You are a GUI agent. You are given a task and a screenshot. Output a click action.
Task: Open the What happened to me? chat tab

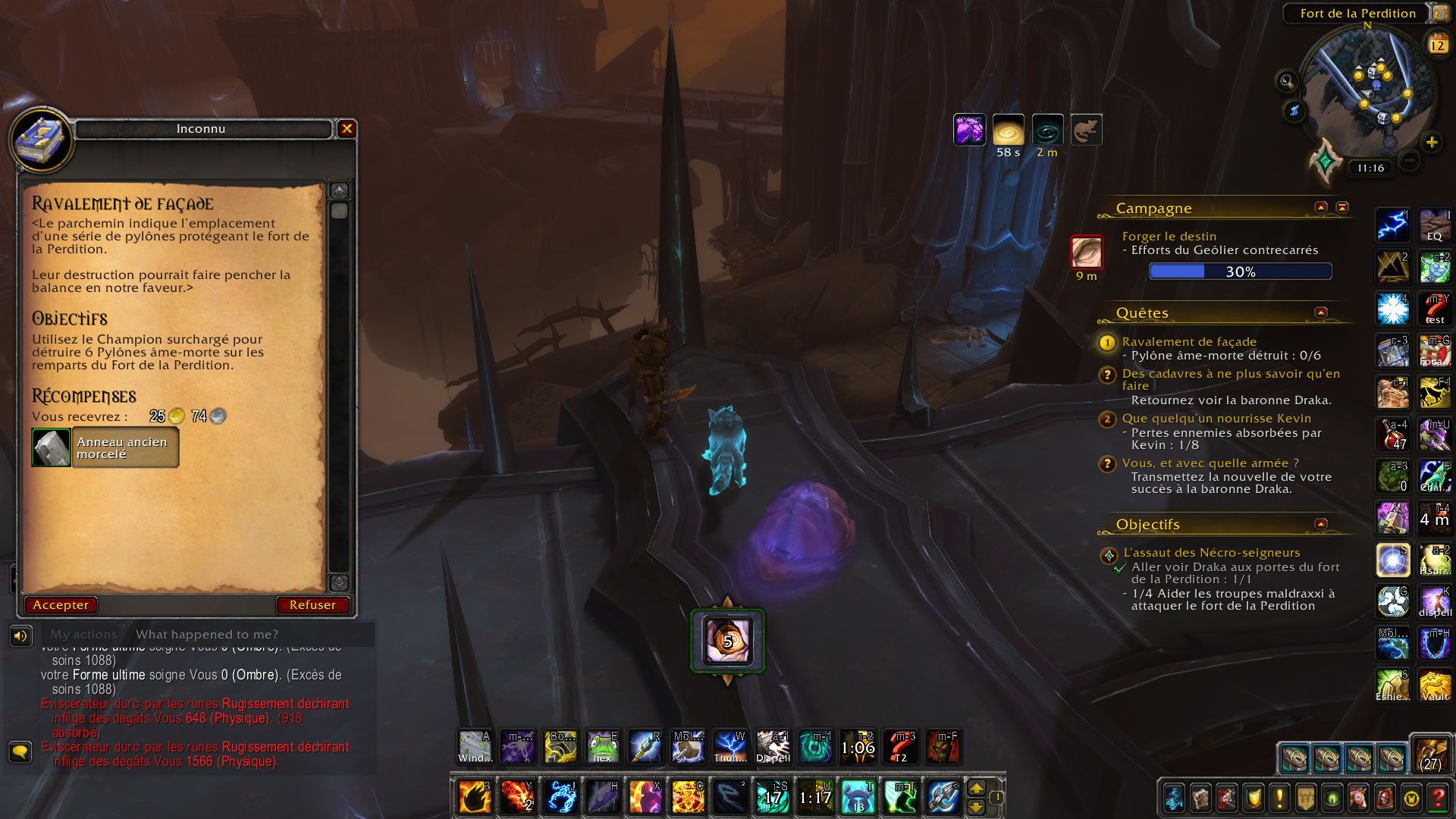click(x=206, y=634)
